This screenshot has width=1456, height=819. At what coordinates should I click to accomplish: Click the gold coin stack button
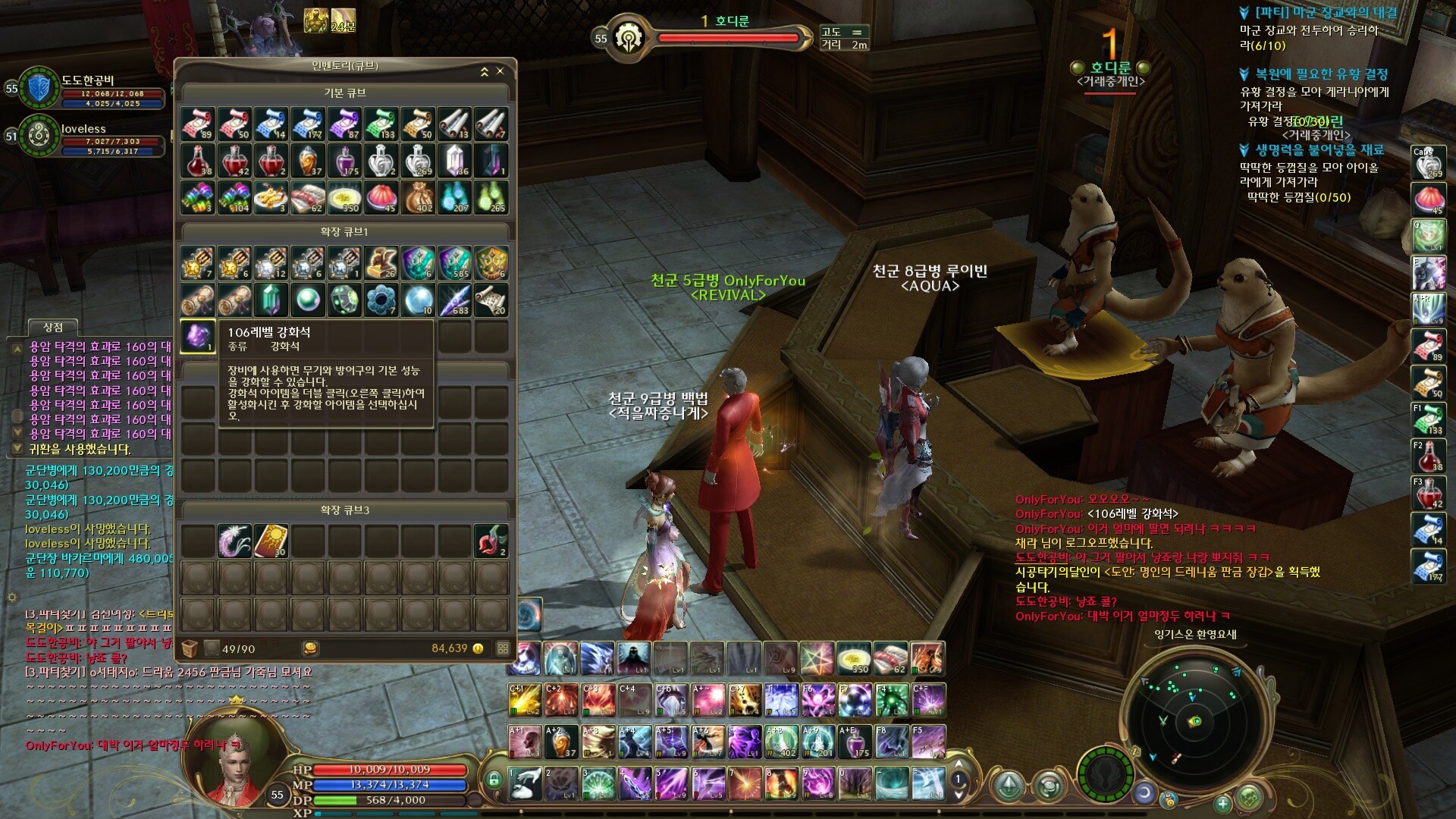click(x=310, y=648)
